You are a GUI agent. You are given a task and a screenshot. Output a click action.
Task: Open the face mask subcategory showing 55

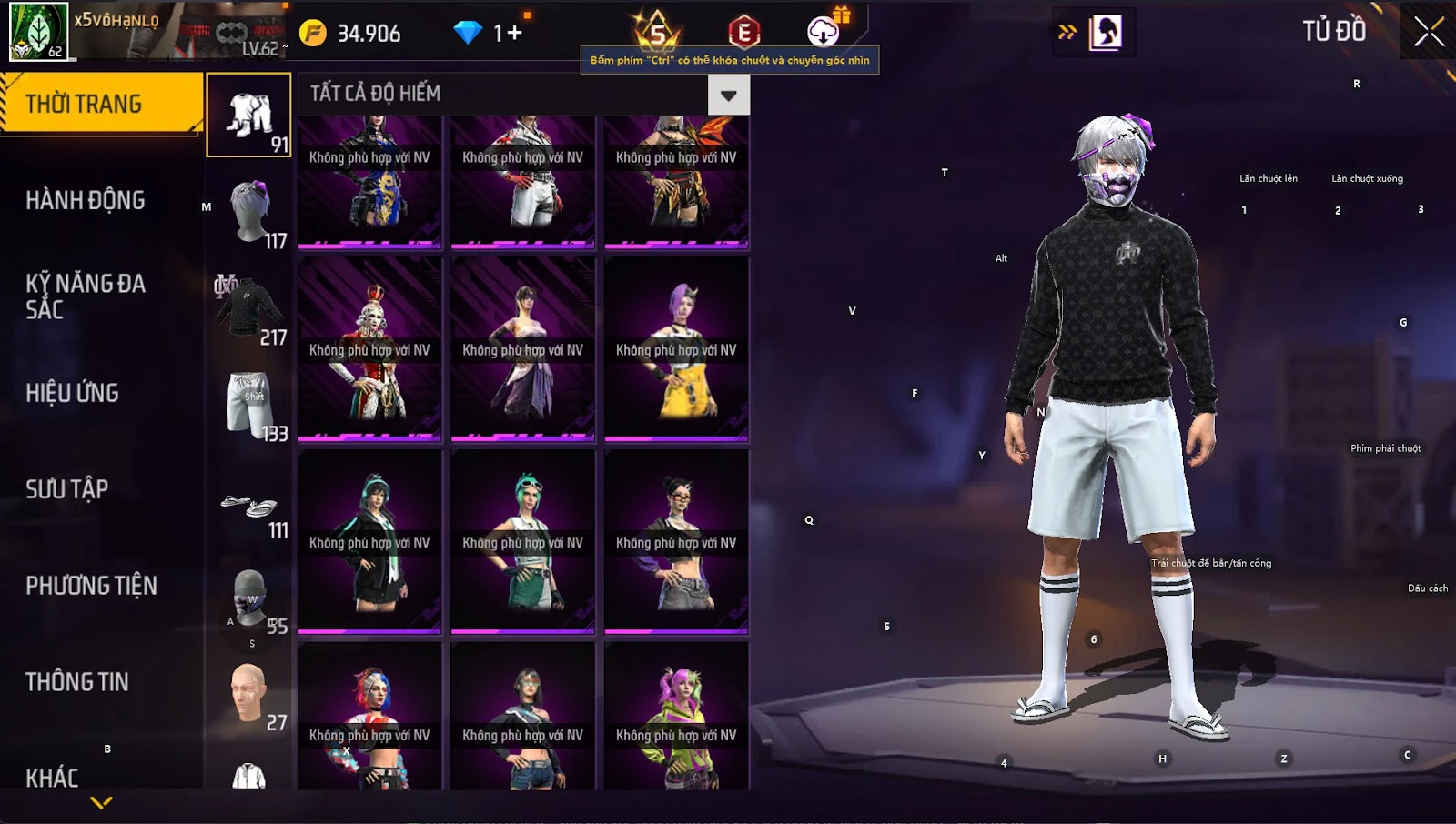(248, 599)
